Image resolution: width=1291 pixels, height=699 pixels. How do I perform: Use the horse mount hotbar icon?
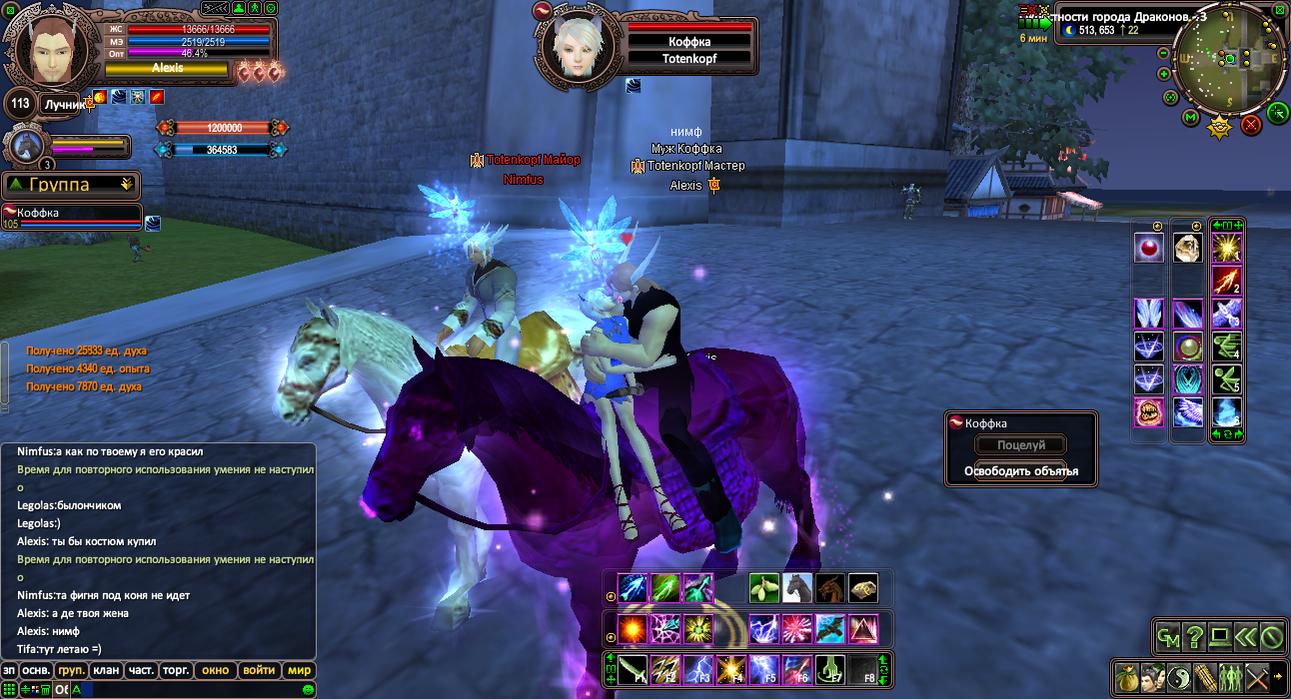tap(797, 588)
